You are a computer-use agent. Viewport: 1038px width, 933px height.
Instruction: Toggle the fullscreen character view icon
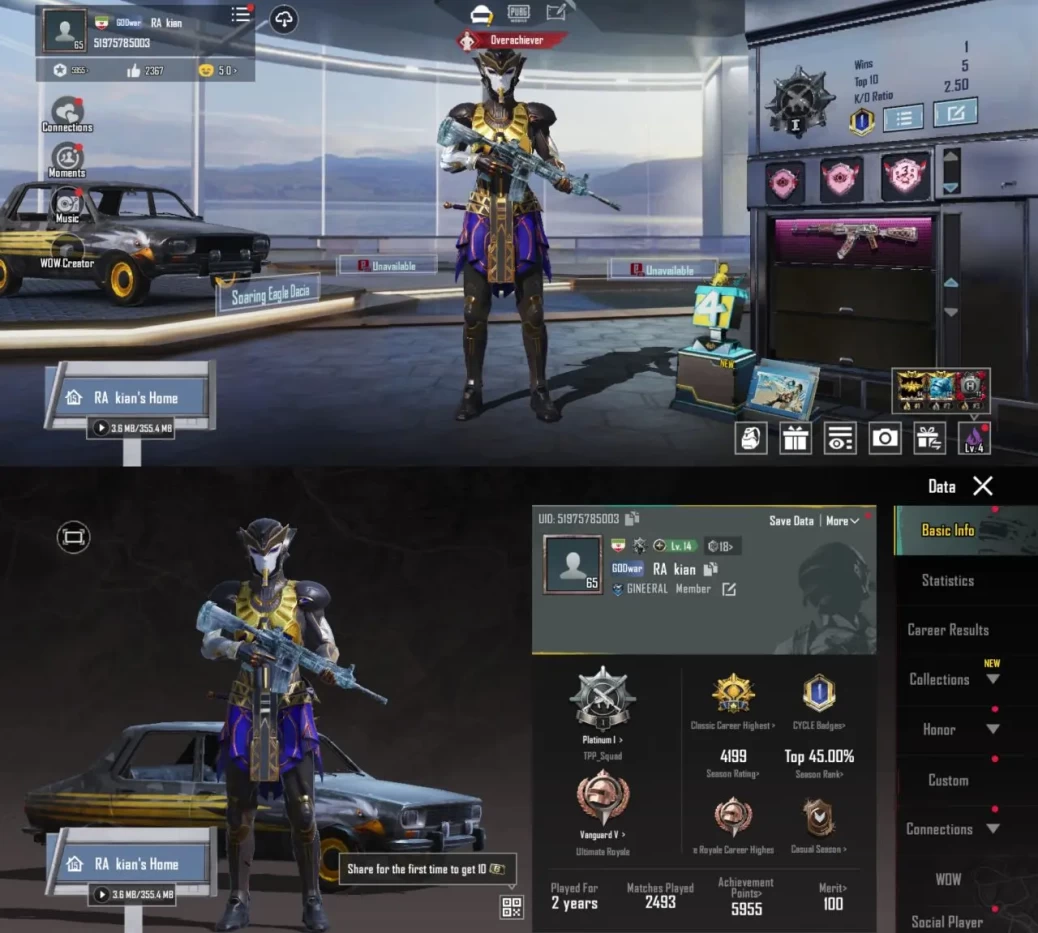(73, 538)
